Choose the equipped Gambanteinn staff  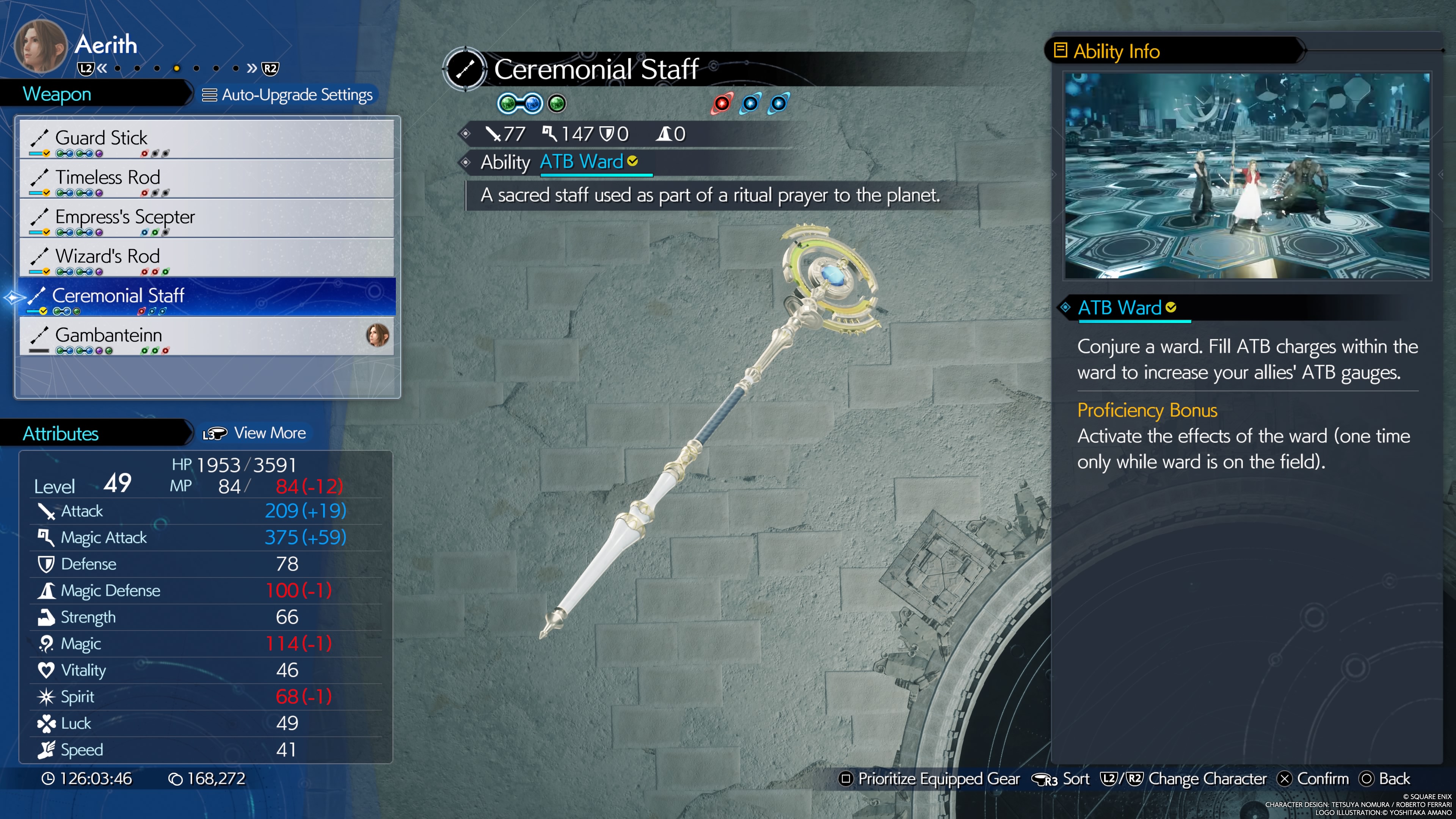[x=206, y=336]
